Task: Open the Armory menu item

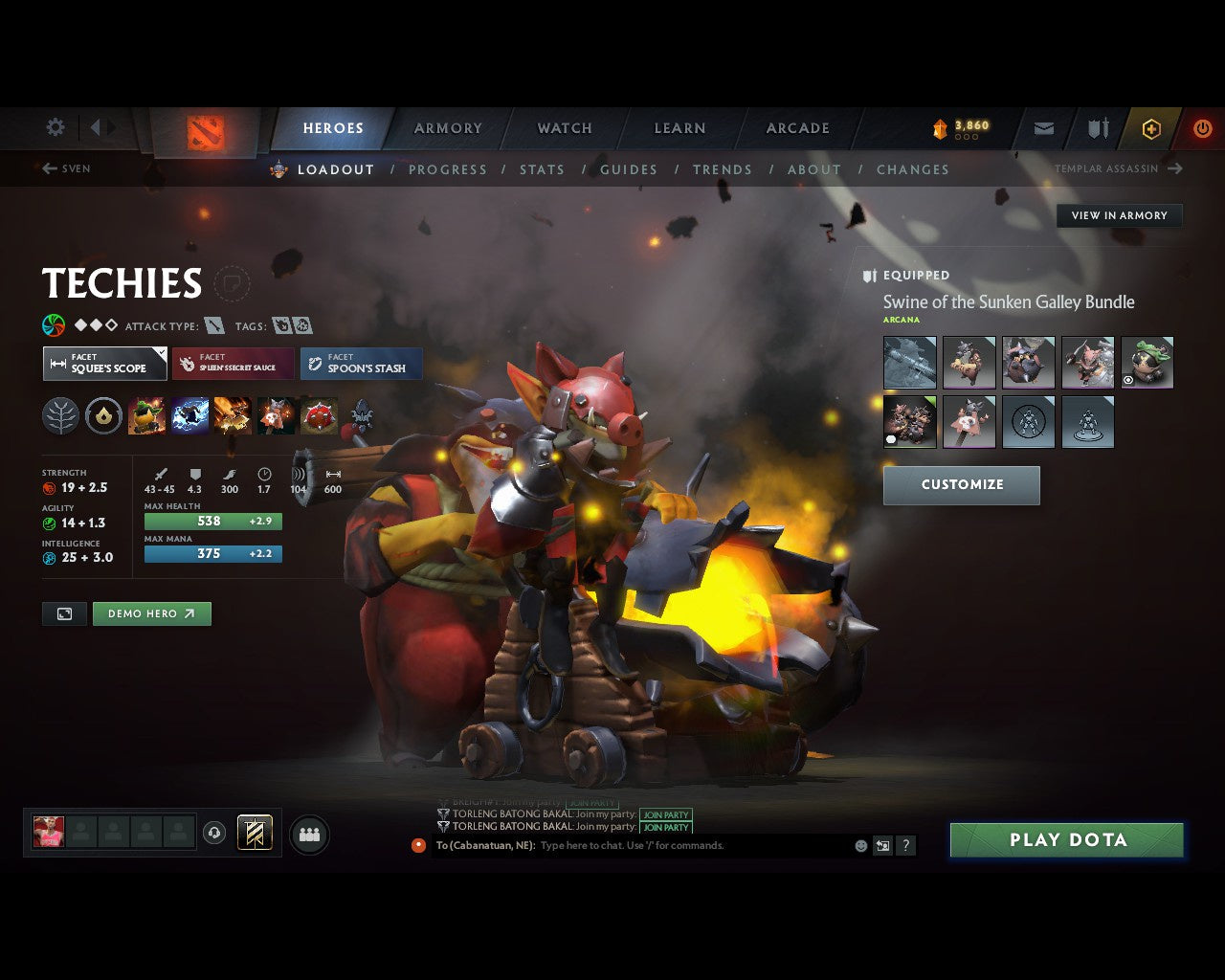Action: point(446,127)
